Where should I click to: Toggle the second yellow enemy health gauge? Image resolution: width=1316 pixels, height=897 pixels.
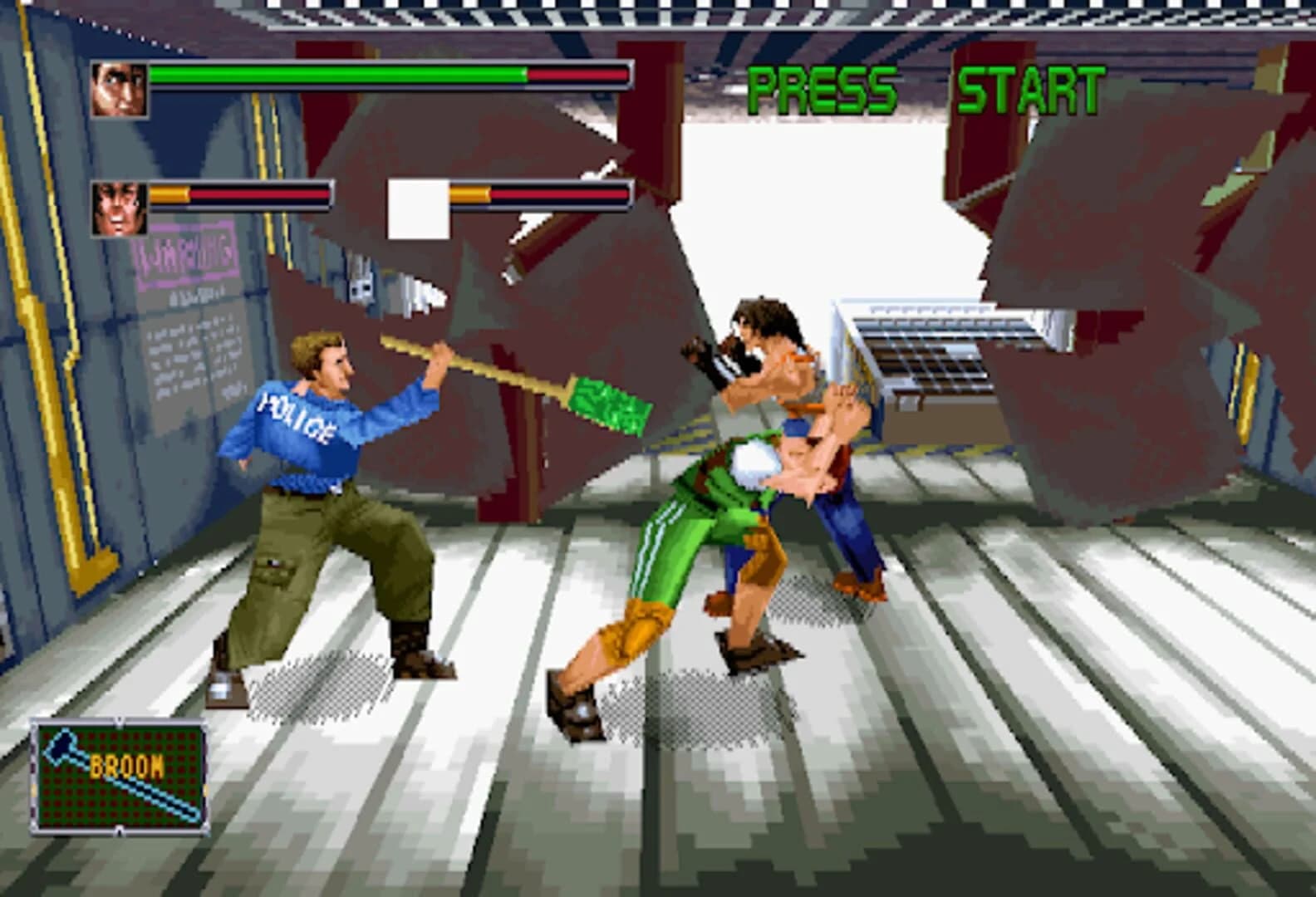click(x=540, y=195)
